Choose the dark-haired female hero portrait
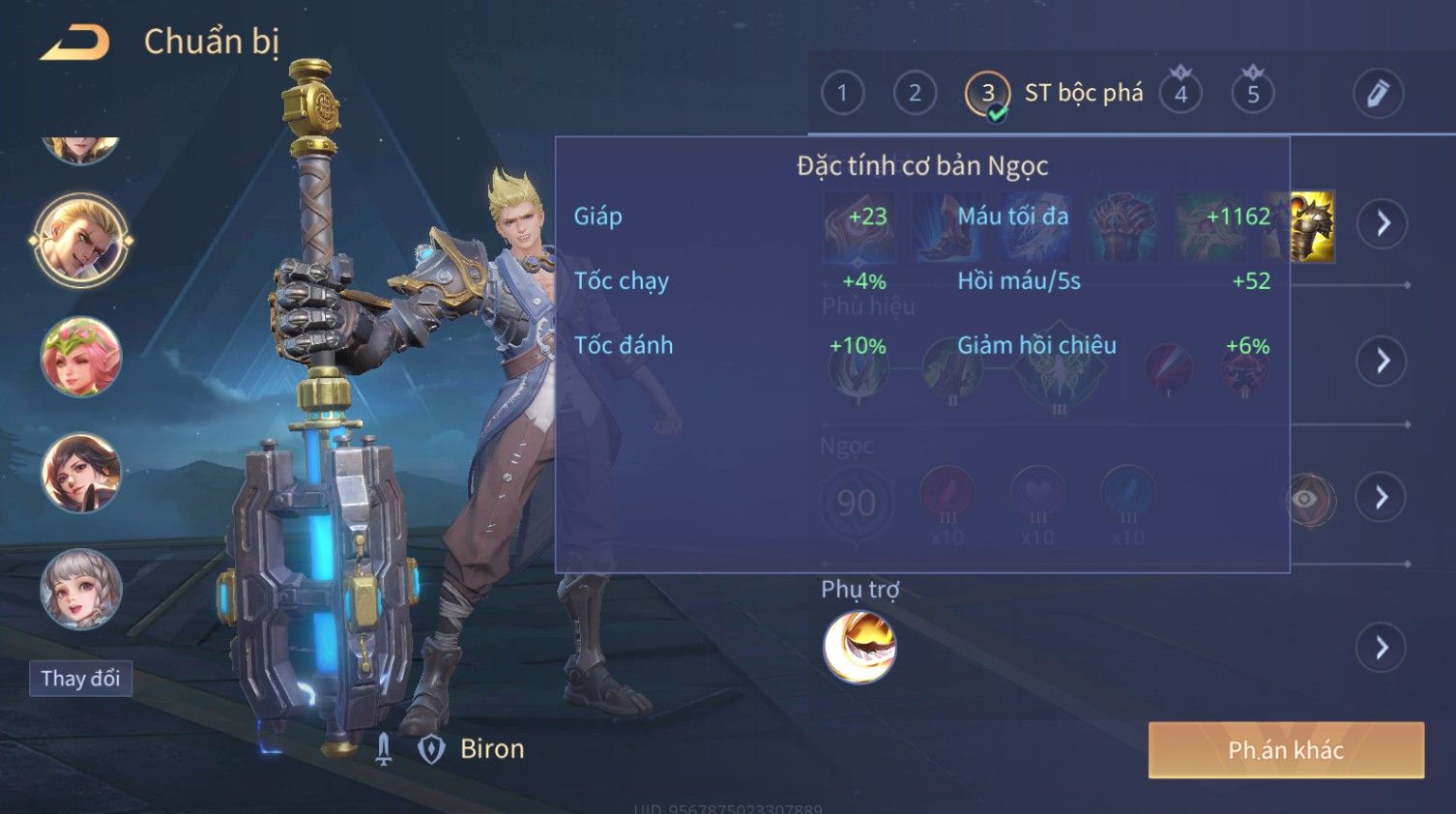Viewport: 1456px width, 814px height. (x=81, y=473)
